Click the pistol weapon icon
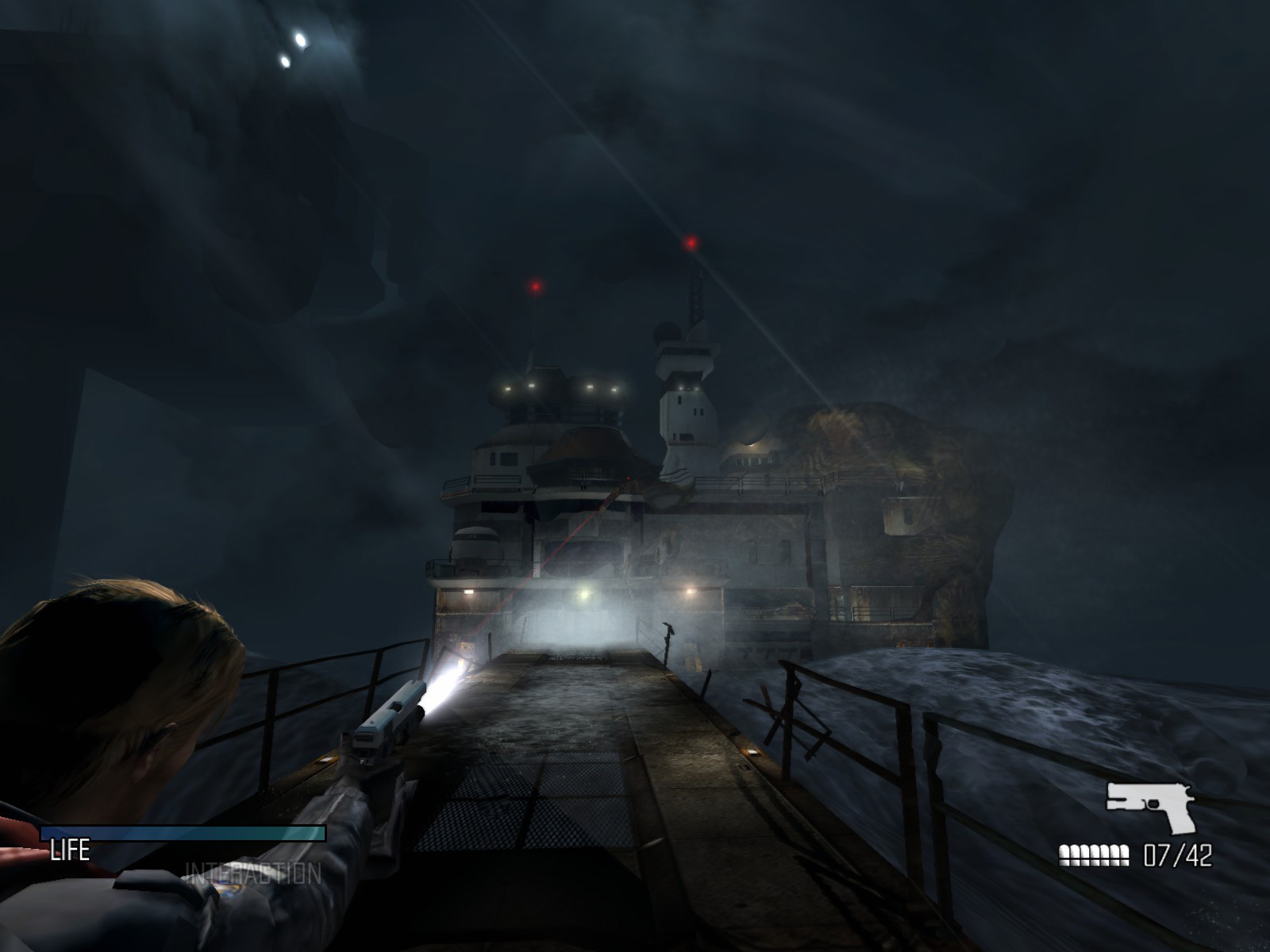 coord(1150,807)
